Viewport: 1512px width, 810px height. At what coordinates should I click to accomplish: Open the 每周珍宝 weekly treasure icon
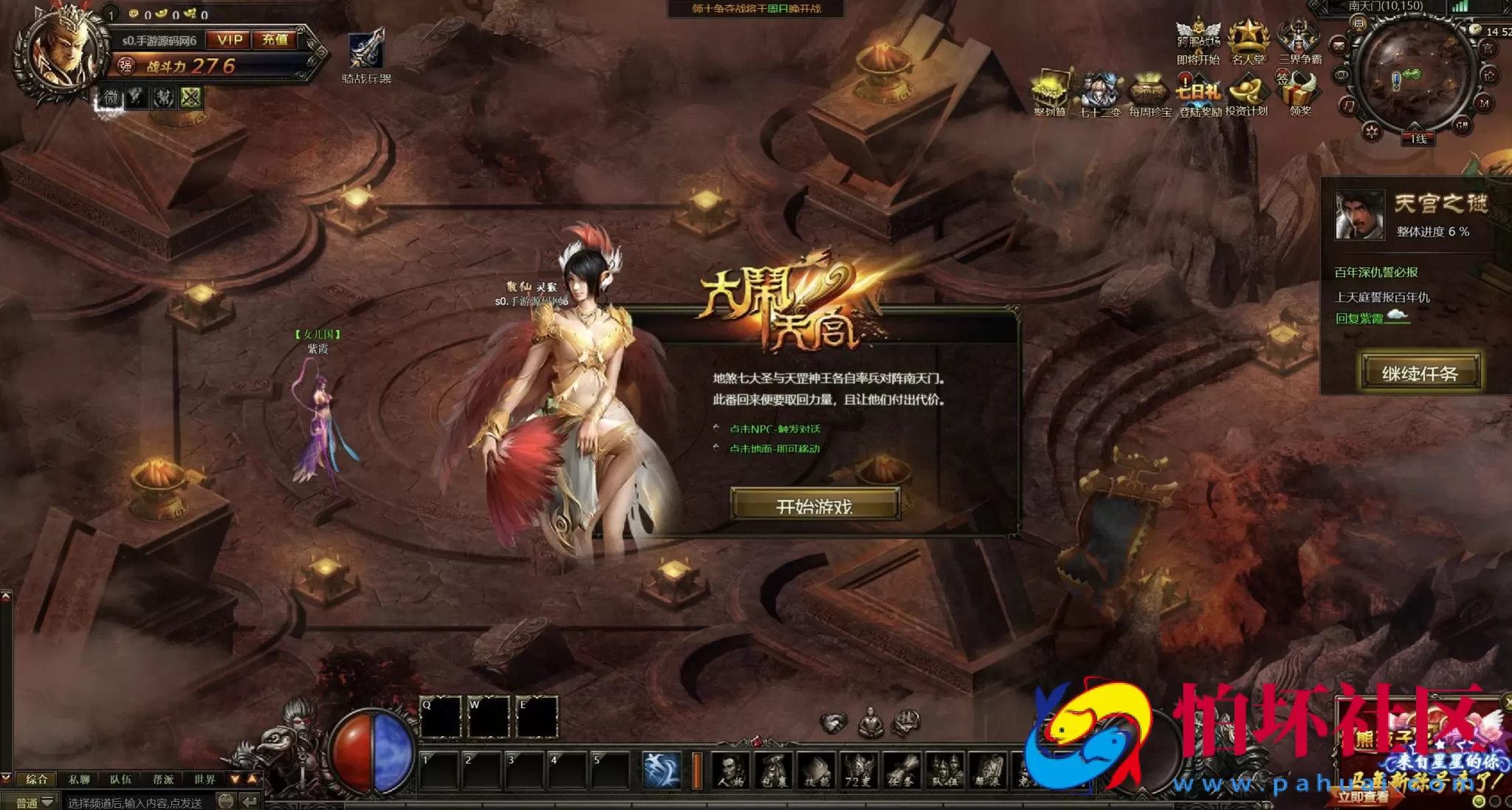[1150, 94]
